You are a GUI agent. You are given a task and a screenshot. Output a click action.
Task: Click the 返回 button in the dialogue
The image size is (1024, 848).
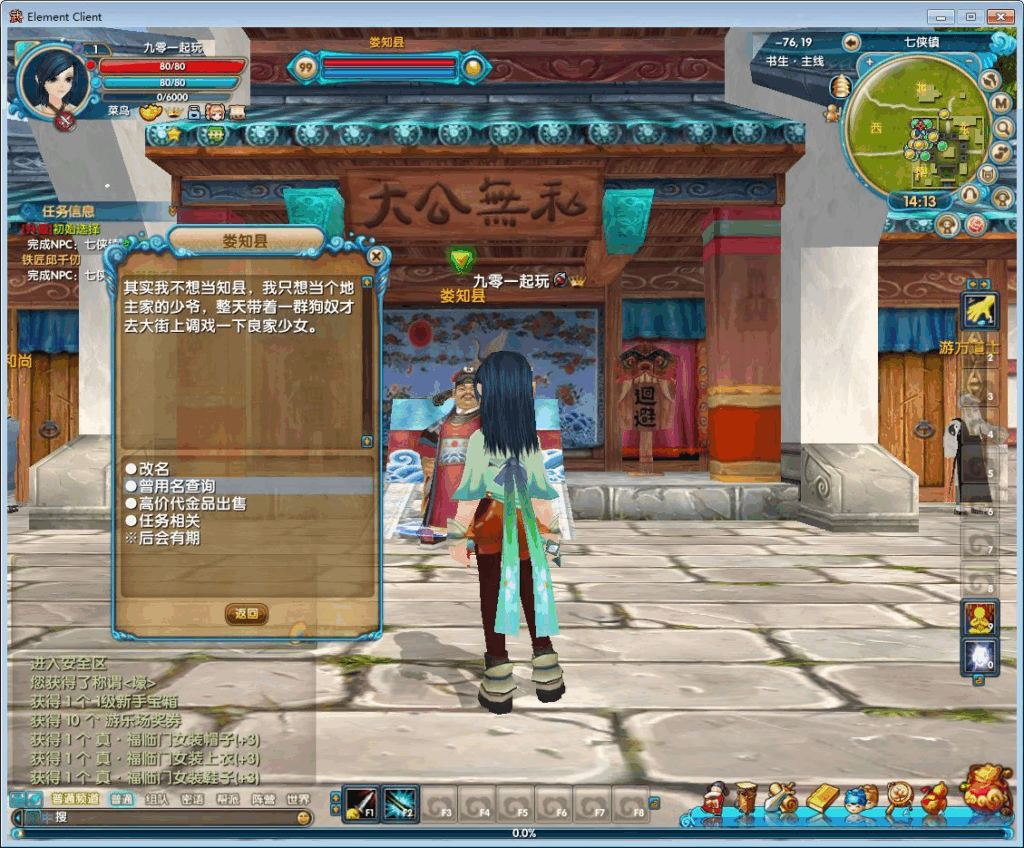click(246, 614)
